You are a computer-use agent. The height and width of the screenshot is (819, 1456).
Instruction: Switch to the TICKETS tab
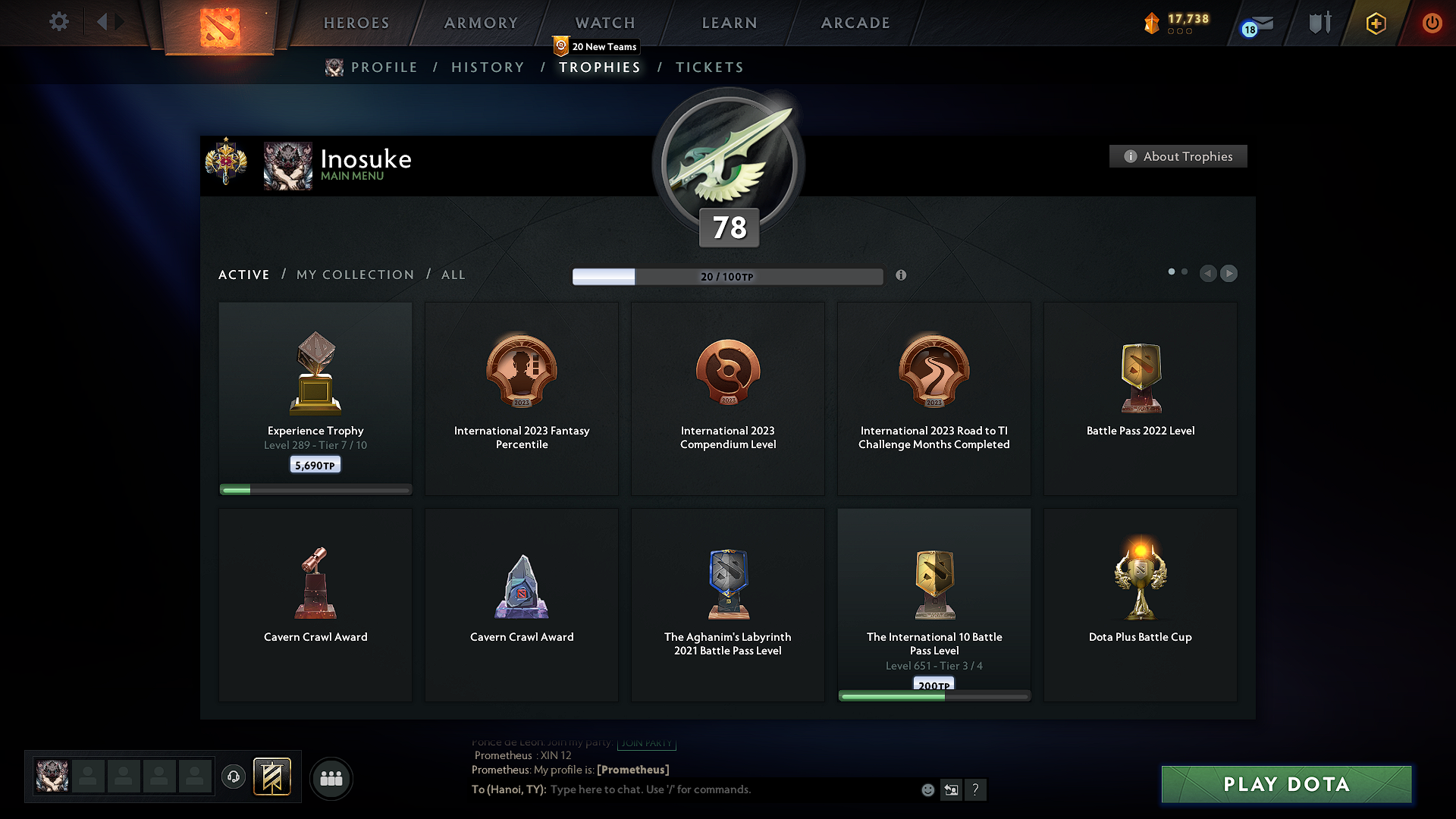tap(709, 67)
